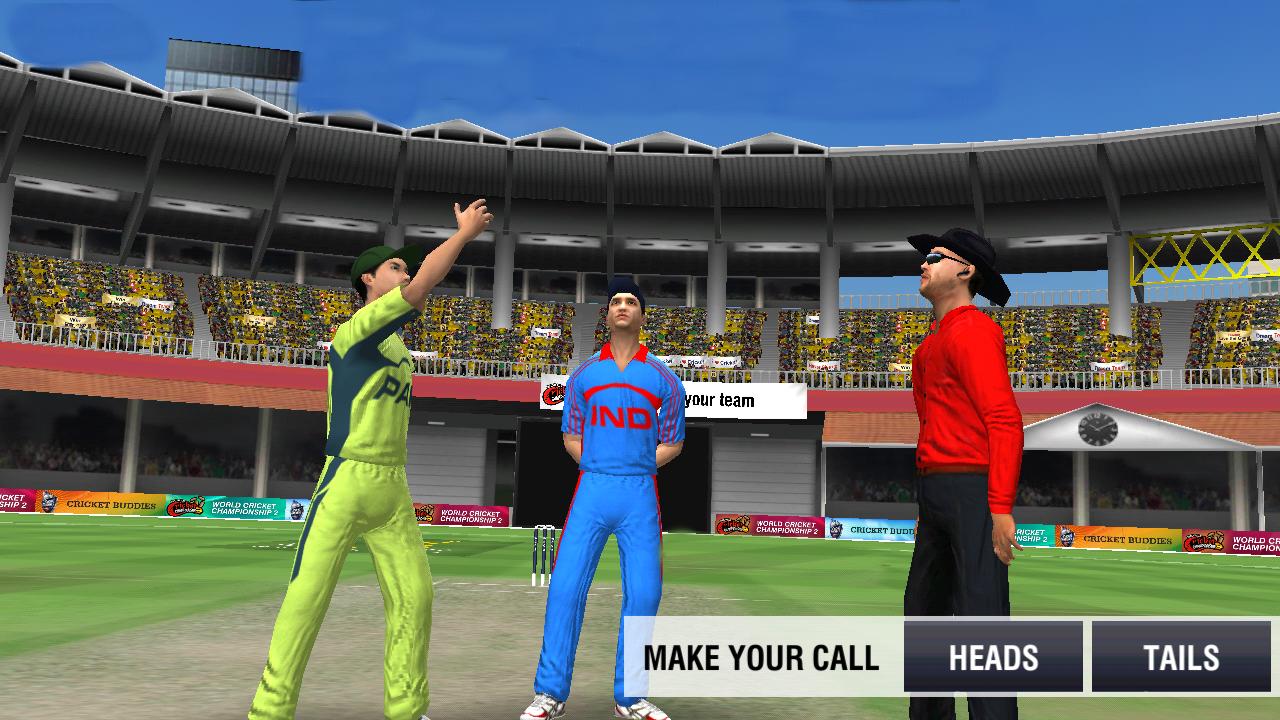Click the MAKE YOUR CALL label

coord(763,657)
